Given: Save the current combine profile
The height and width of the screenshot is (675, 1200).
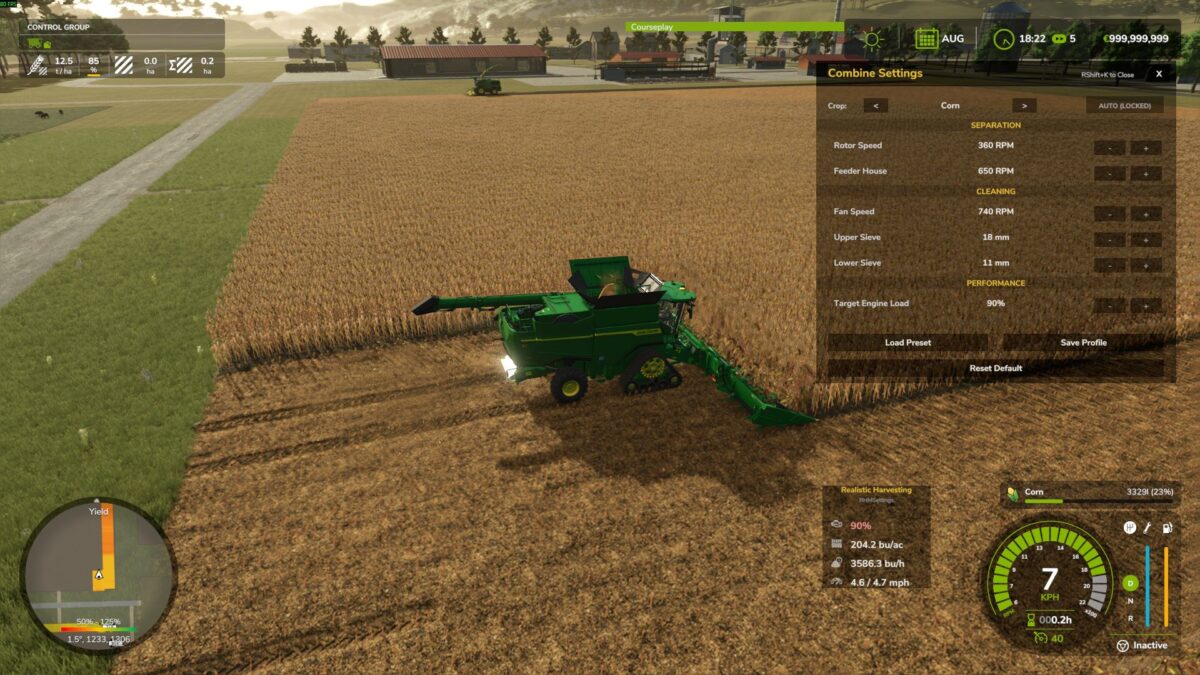Looking at the screenshot, I should [1083, 342].
